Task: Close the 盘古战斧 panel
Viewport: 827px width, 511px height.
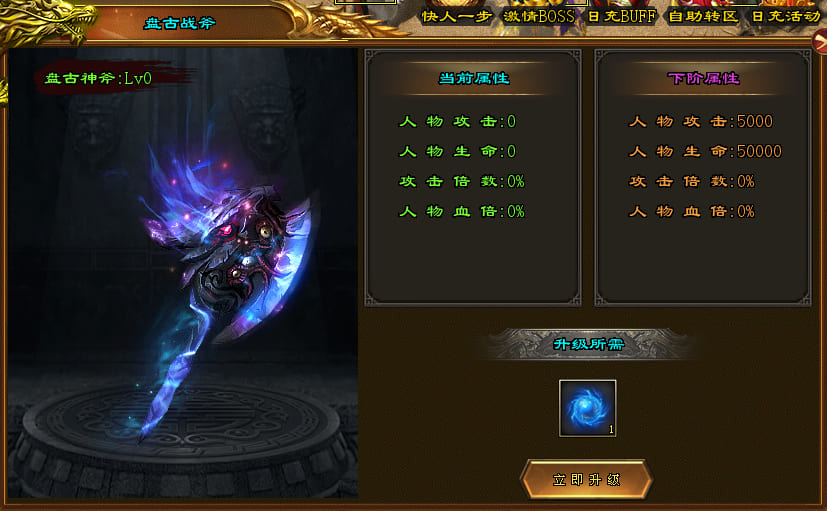Action: click(x=819, y=44)
